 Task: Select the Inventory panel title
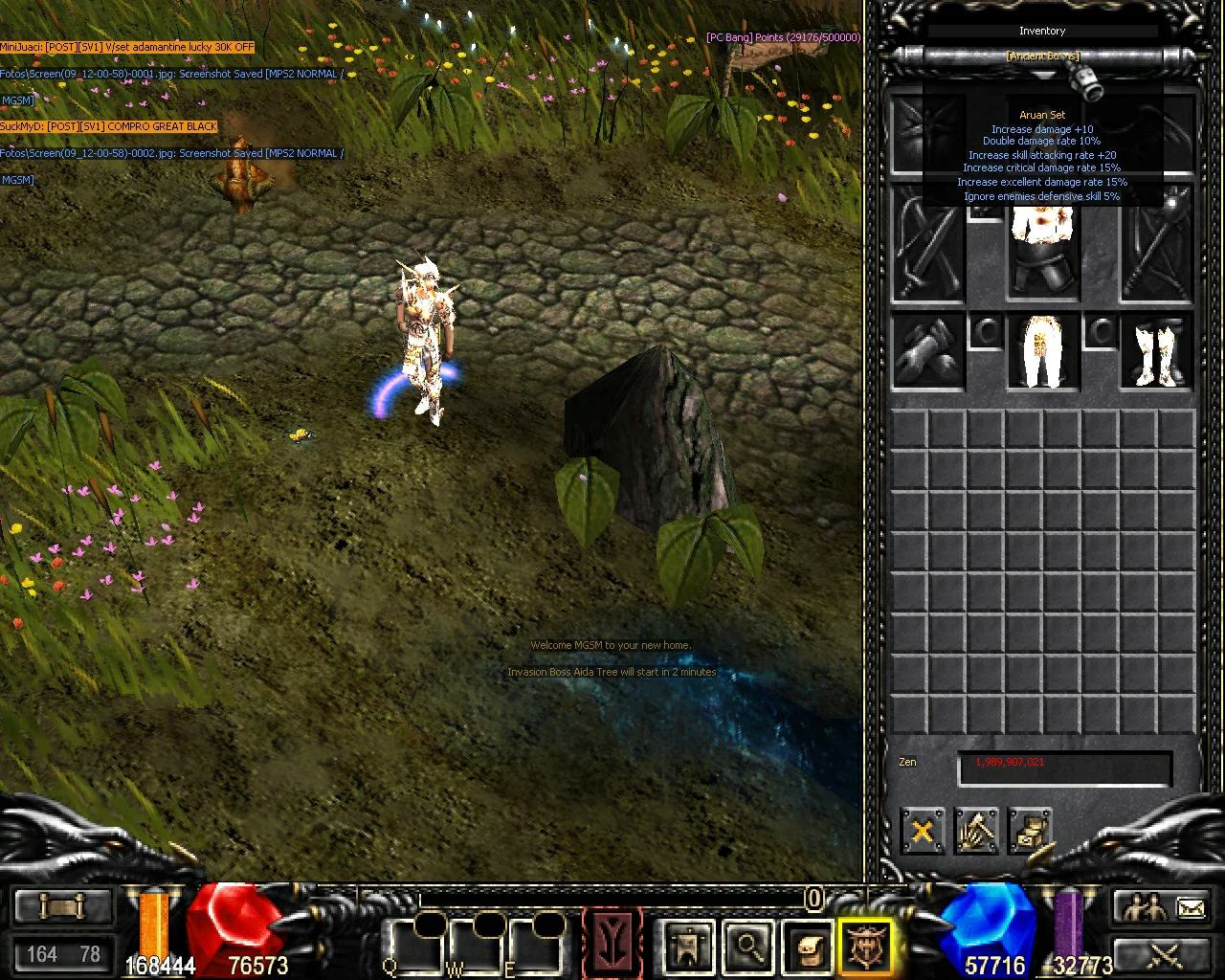click(1042, 31)
